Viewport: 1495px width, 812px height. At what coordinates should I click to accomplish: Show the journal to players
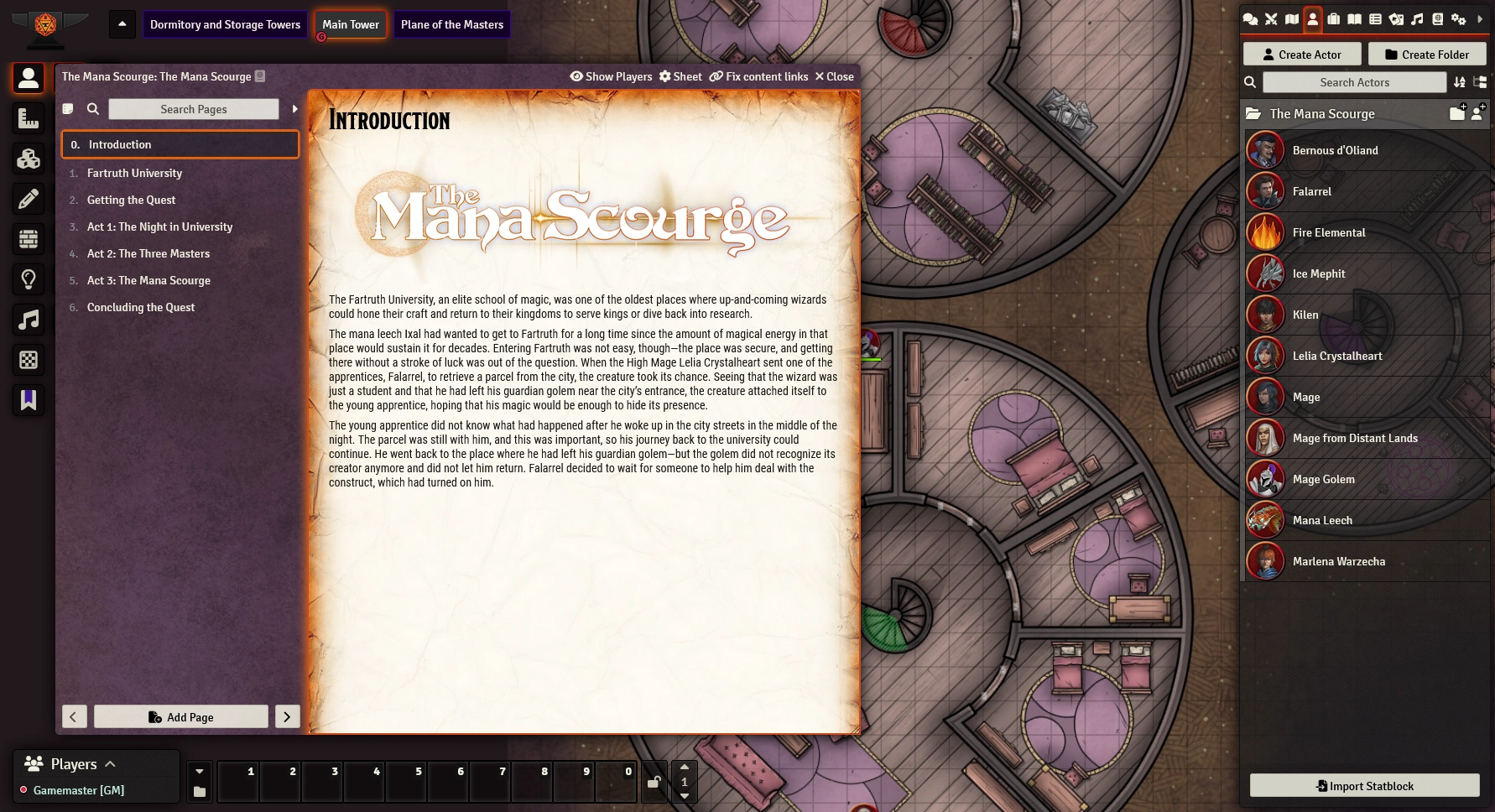pyautogui.click(x=611, y=76)
